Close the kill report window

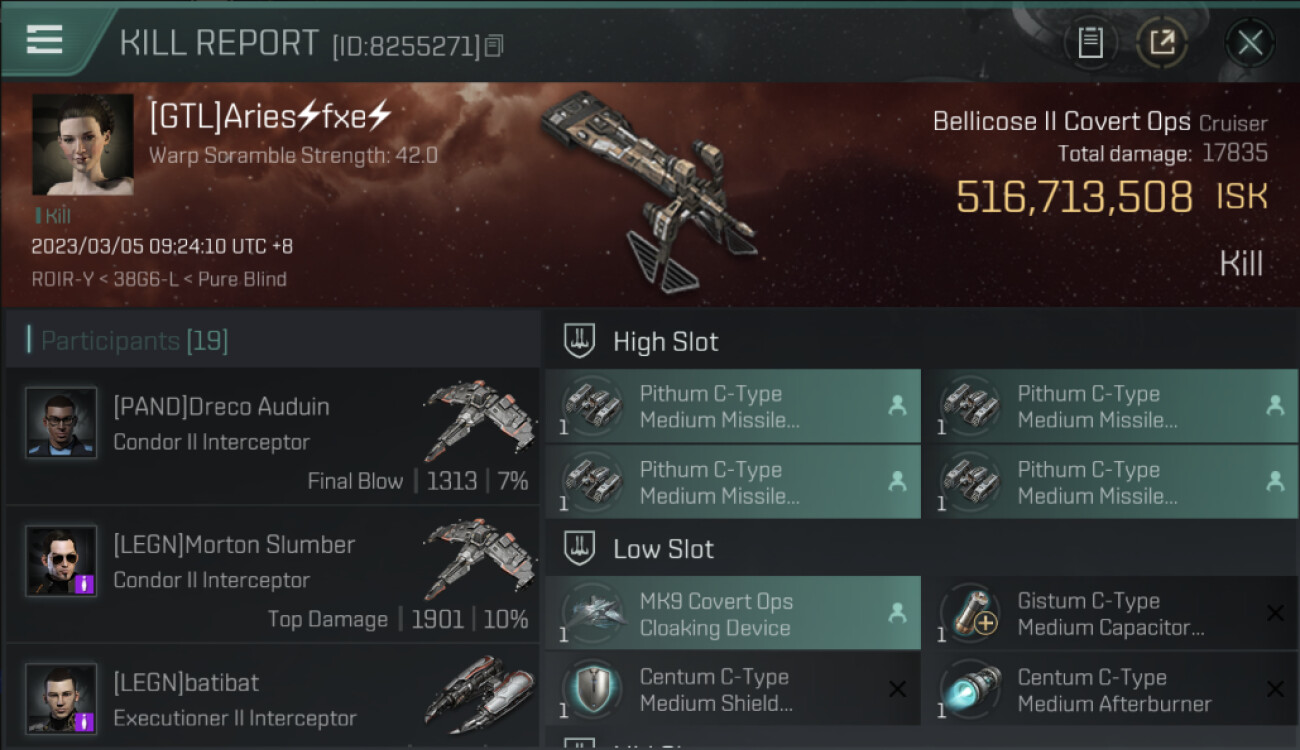point(1249,43)
